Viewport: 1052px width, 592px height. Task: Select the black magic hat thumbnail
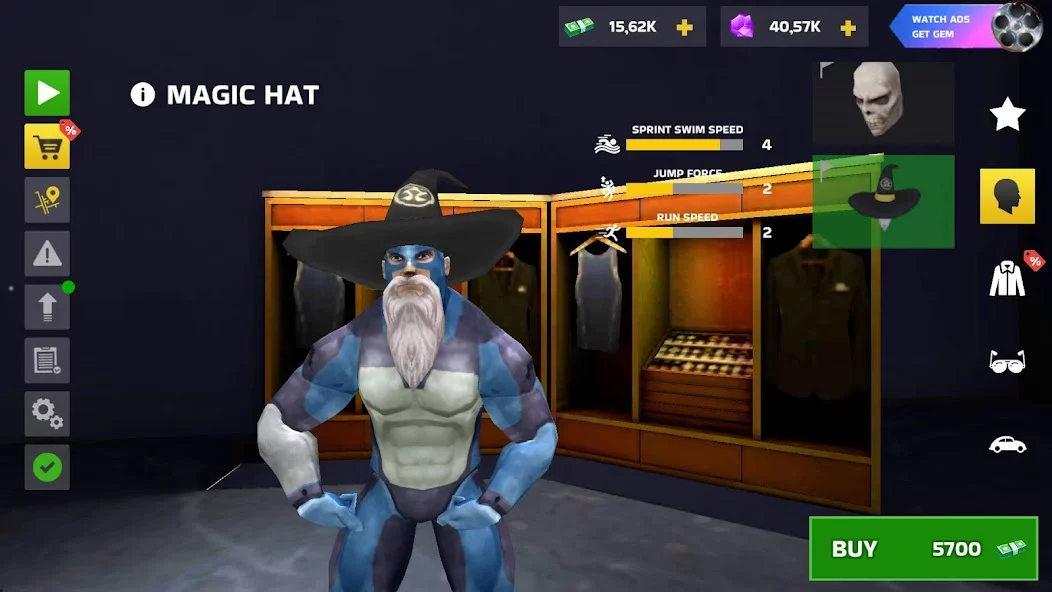click(x=883, y=201)
